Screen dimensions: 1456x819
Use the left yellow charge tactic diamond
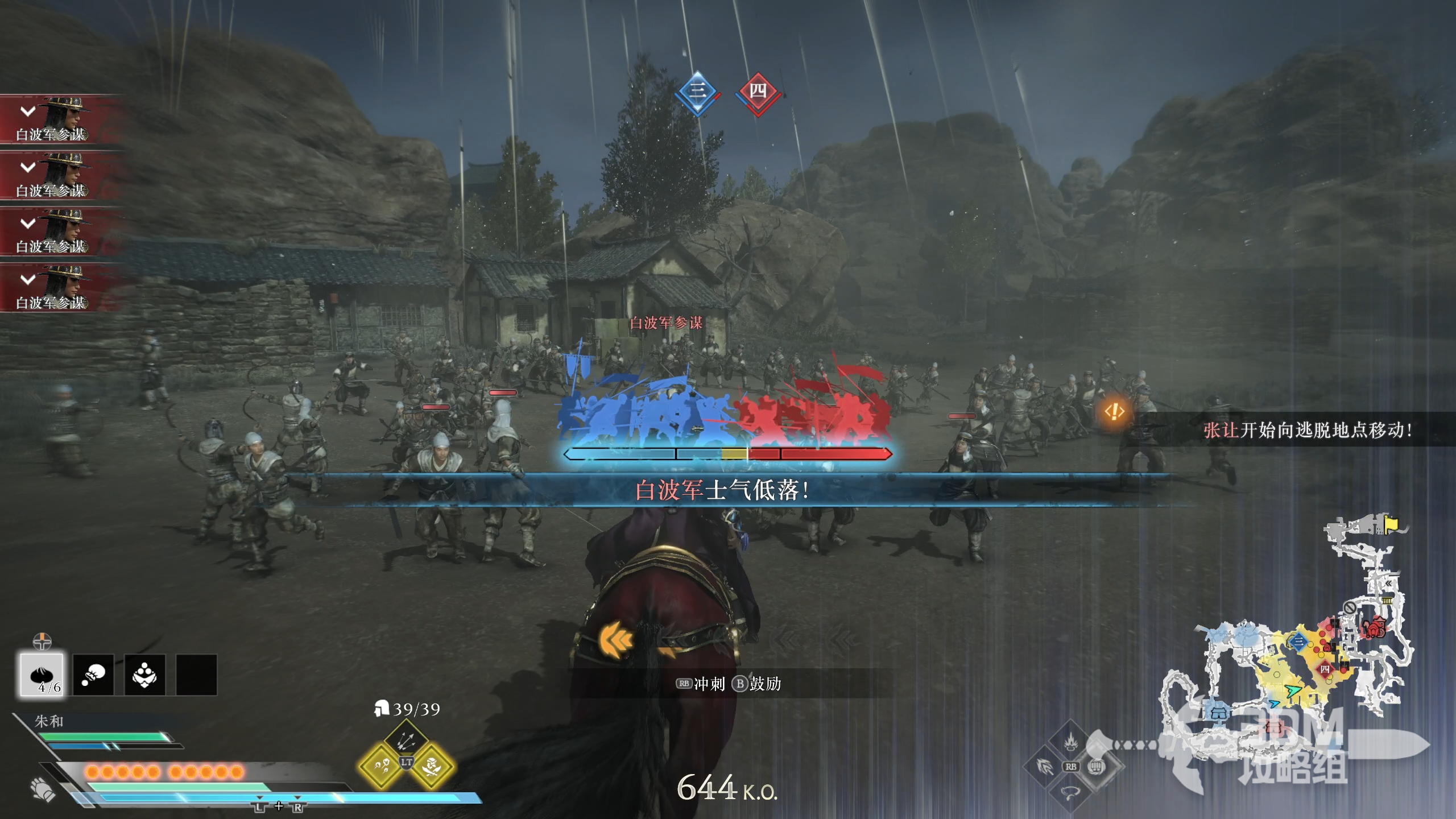pyautogui.click(x=380, y=767)
